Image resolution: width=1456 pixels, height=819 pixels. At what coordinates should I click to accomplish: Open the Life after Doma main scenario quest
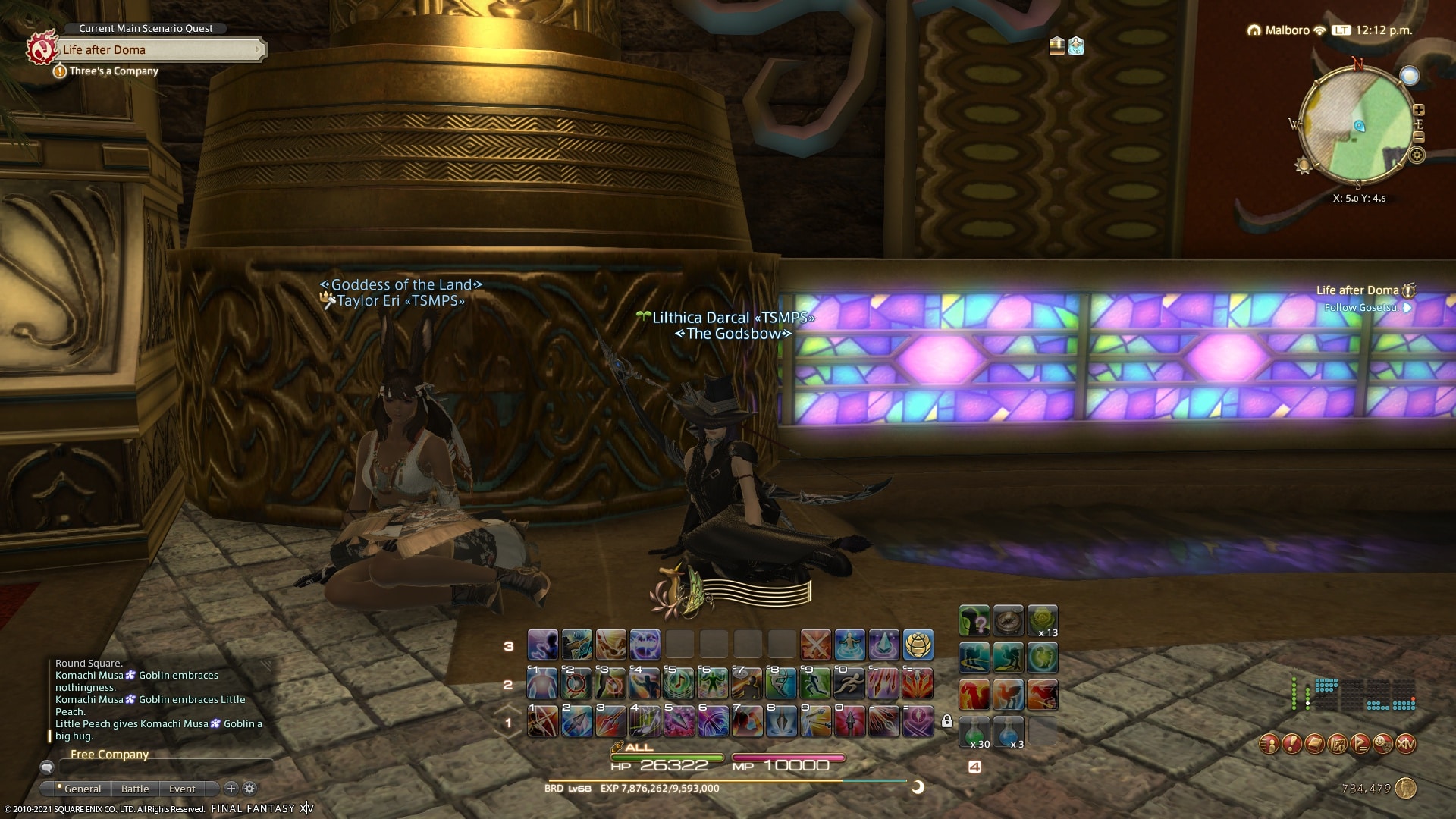coord(159,50)
